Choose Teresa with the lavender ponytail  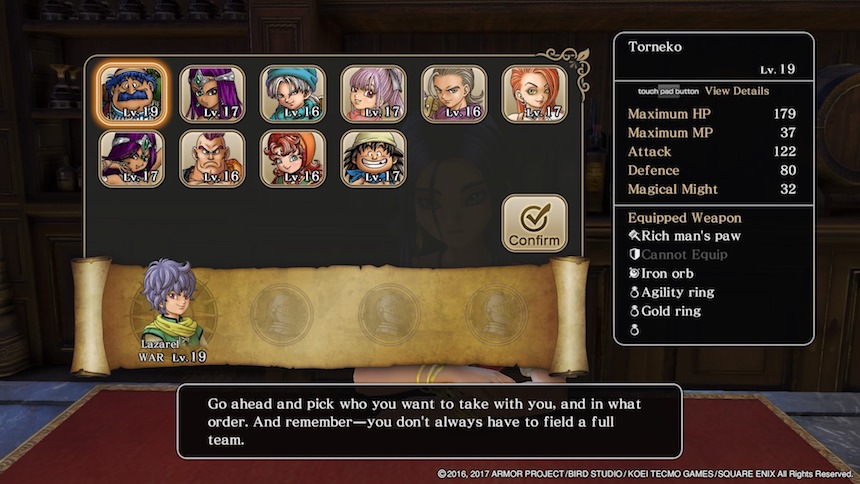point(373,94)
